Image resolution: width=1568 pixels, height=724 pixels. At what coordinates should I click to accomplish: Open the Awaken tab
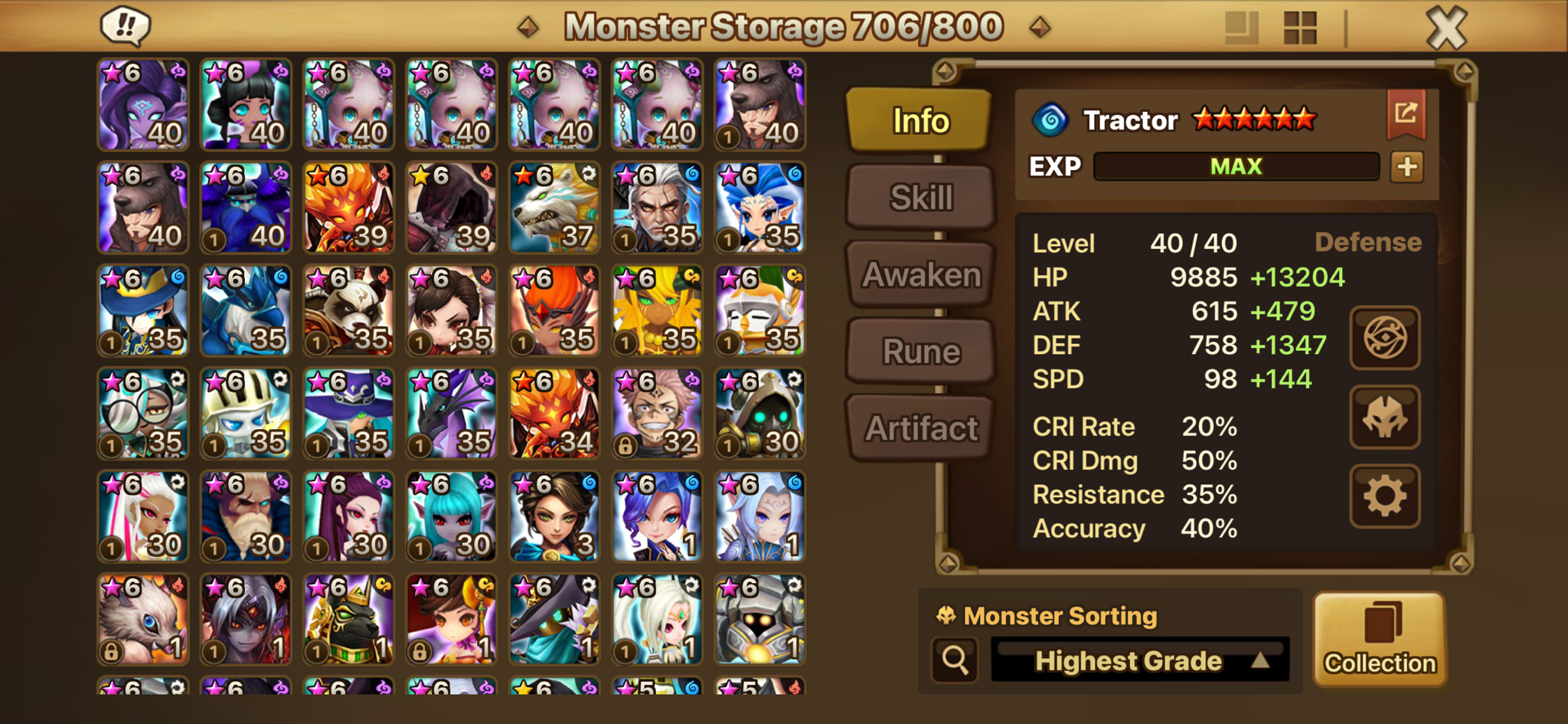(920, 274)
